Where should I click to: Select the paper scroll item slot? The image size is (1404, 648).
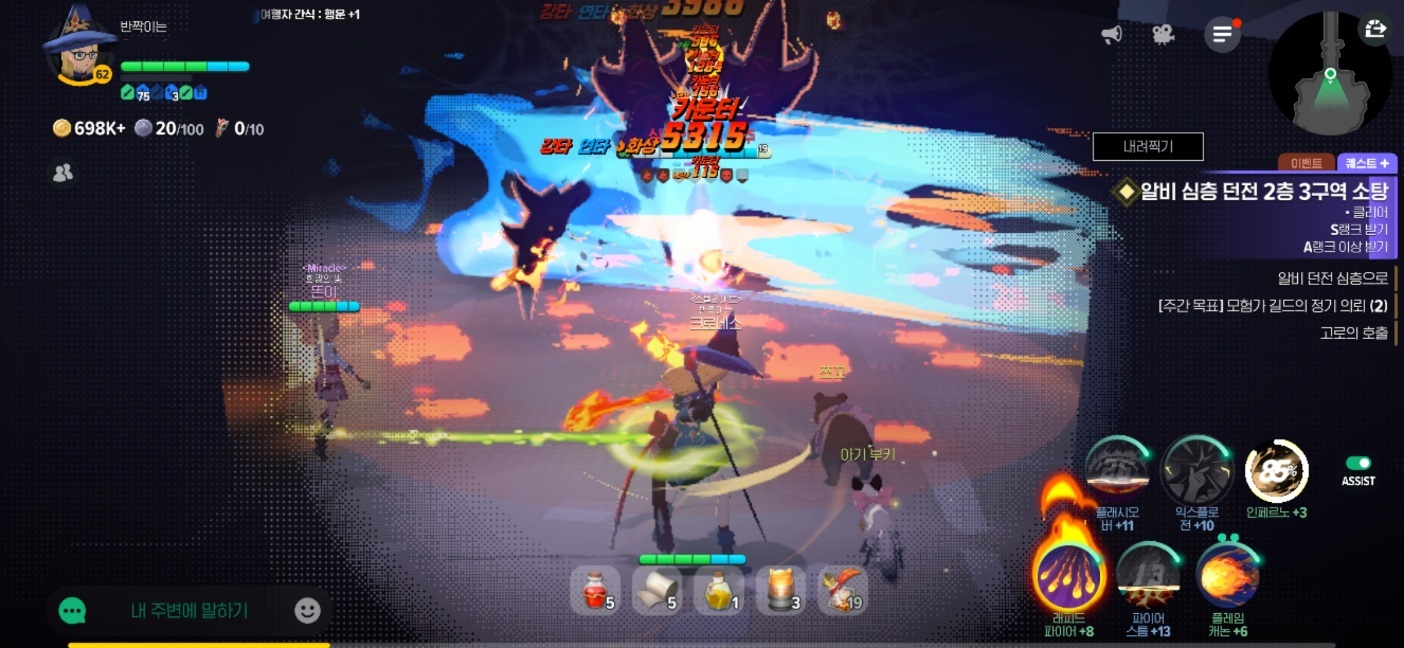(656, 590)
